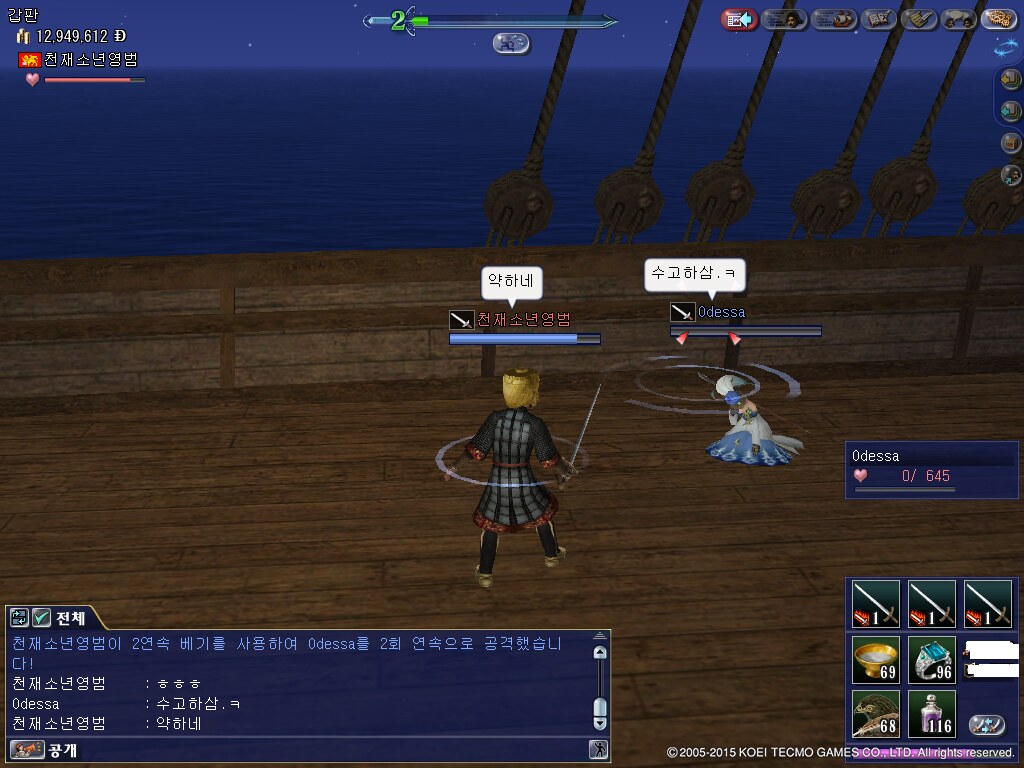Open the gear-shaped settings menu
This screenshot has width=1024, height=768.
(x=999, y=19)
